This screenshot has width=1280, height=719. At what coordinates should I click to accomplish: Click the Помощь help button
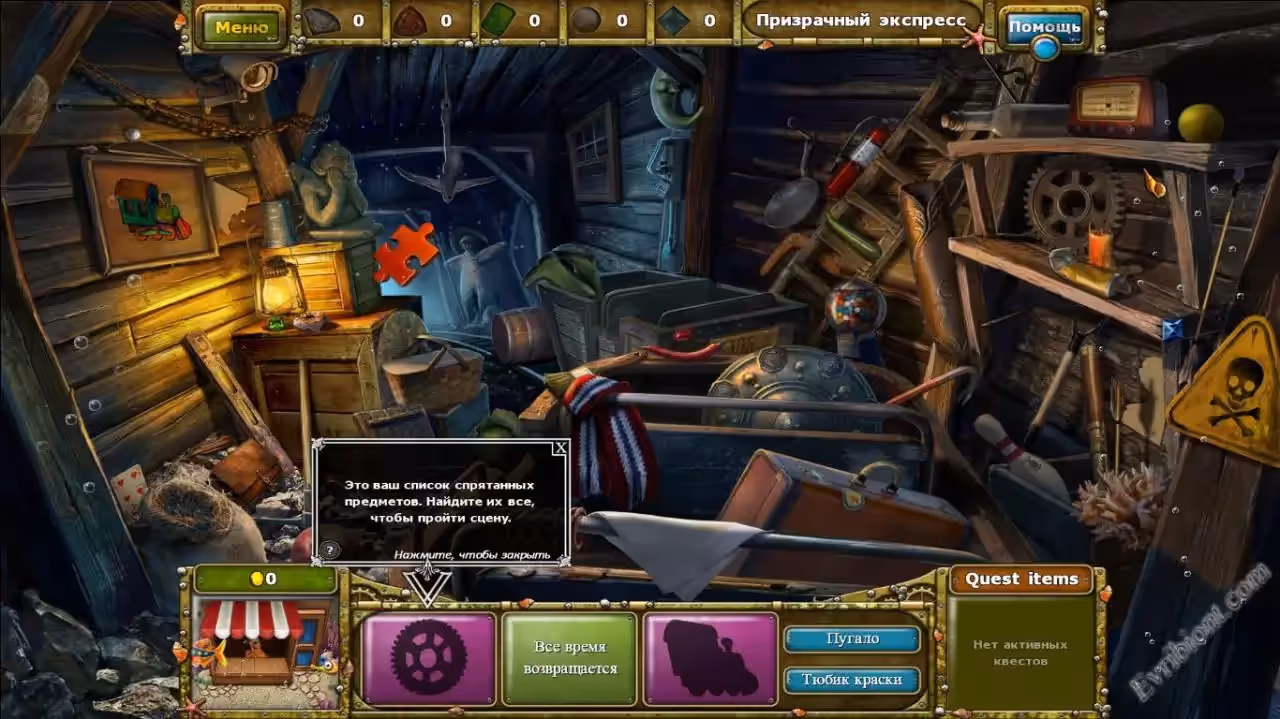pyautogui.click(x=1044, y=27)
